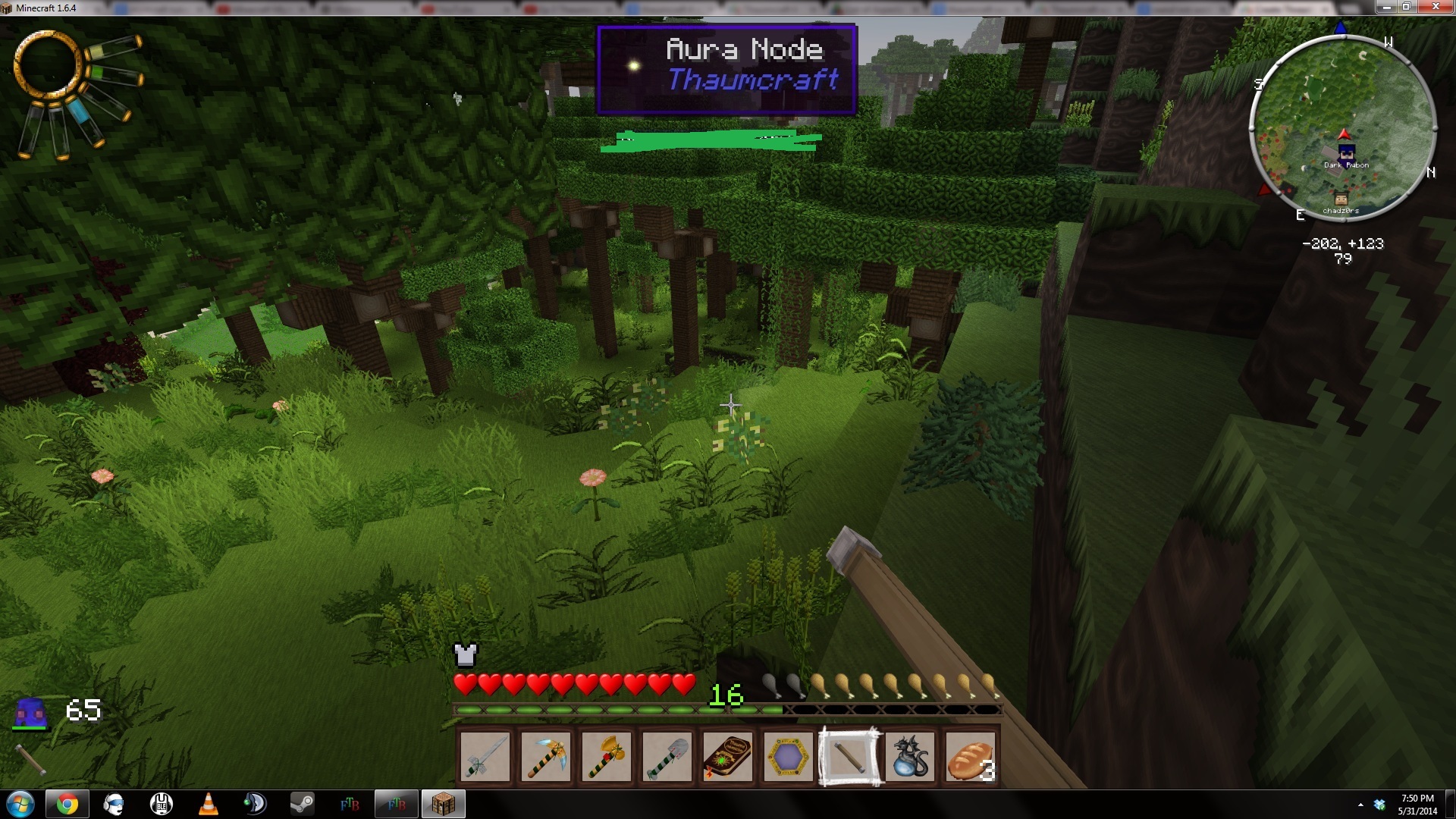Select the striped pickaxe hotbar slot
The width and height of the screenshot is (1456, 819).
[546, 757]
